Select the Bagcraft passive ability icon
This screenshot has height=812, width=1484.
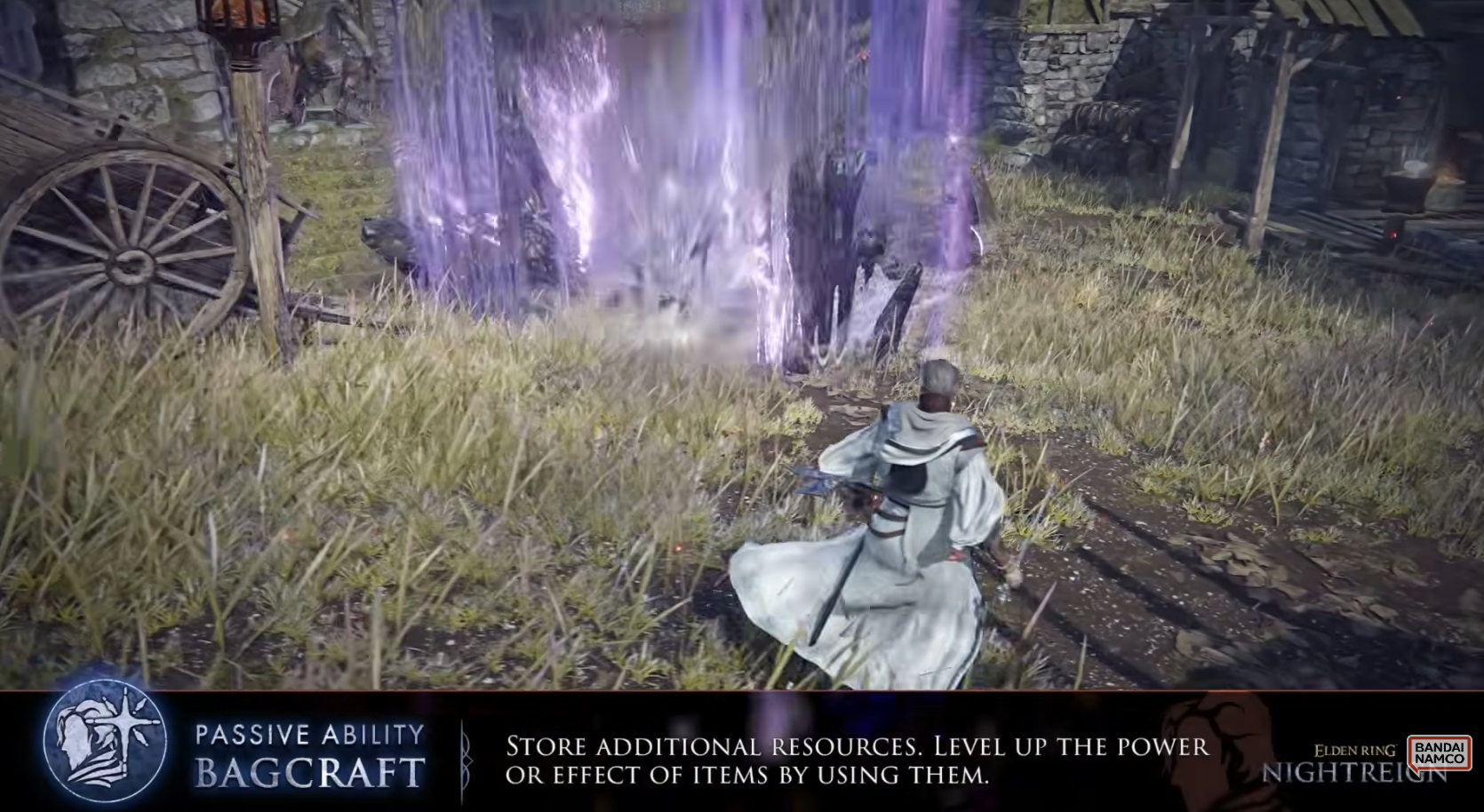tap(105, 744)
